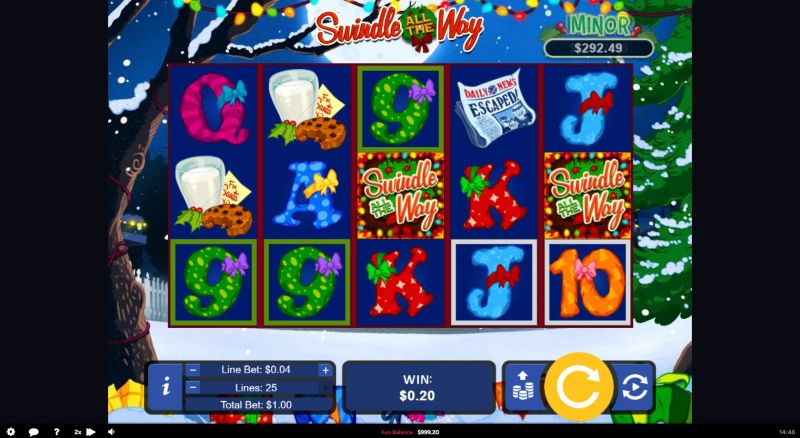Spin the reels with the yellow button
Viewport: 800px width, 438px height.
(578, 387)
